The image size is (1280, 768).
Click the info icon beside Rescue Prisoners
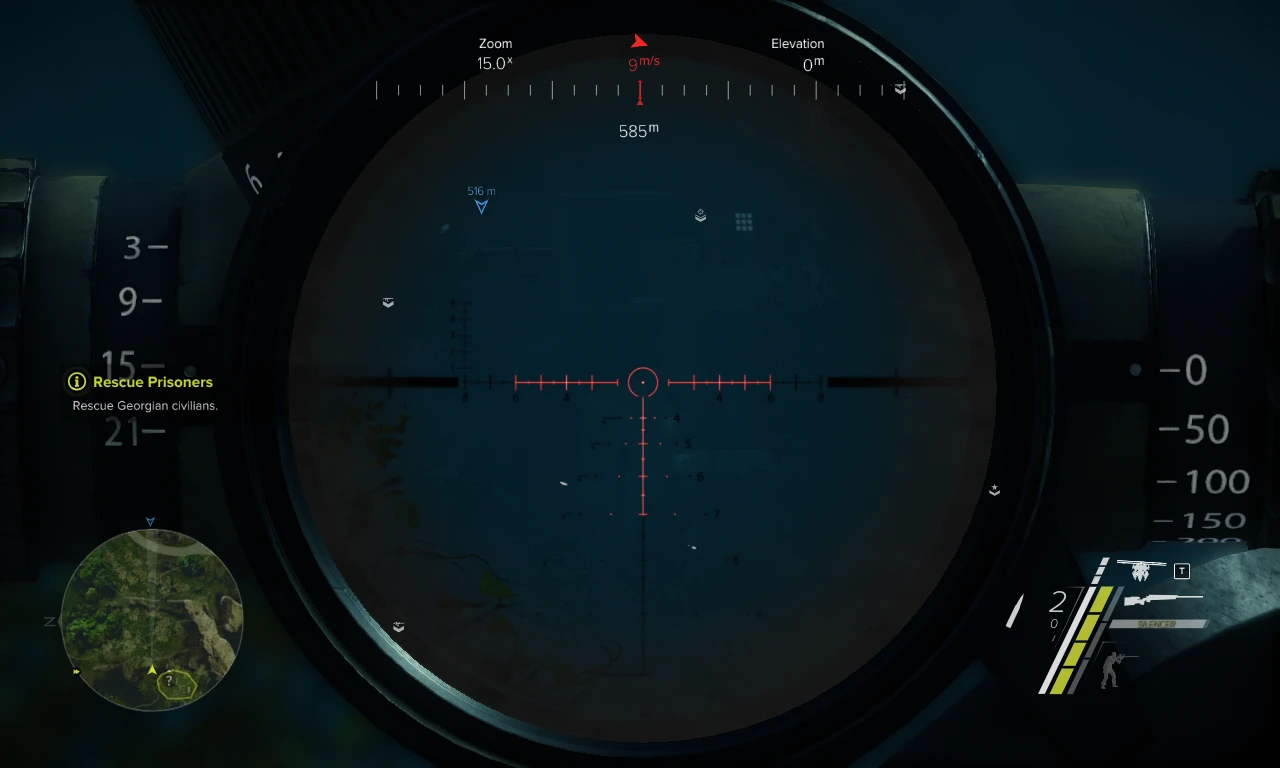pos(75,382)
